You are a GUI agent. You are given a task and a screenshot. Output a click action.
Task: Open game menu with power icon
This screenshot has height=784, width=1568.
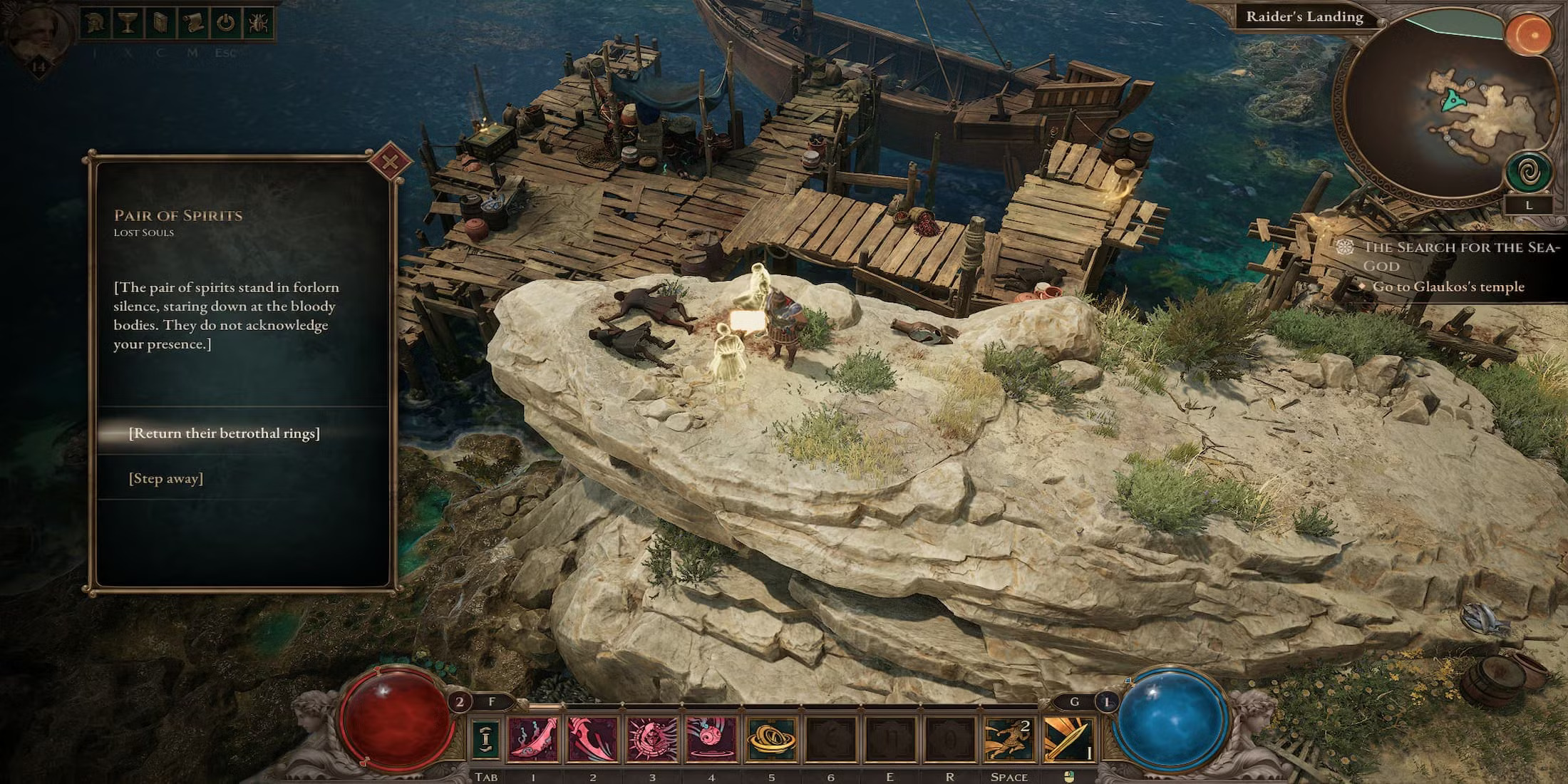pyautogui.click(x=225, y=23)
